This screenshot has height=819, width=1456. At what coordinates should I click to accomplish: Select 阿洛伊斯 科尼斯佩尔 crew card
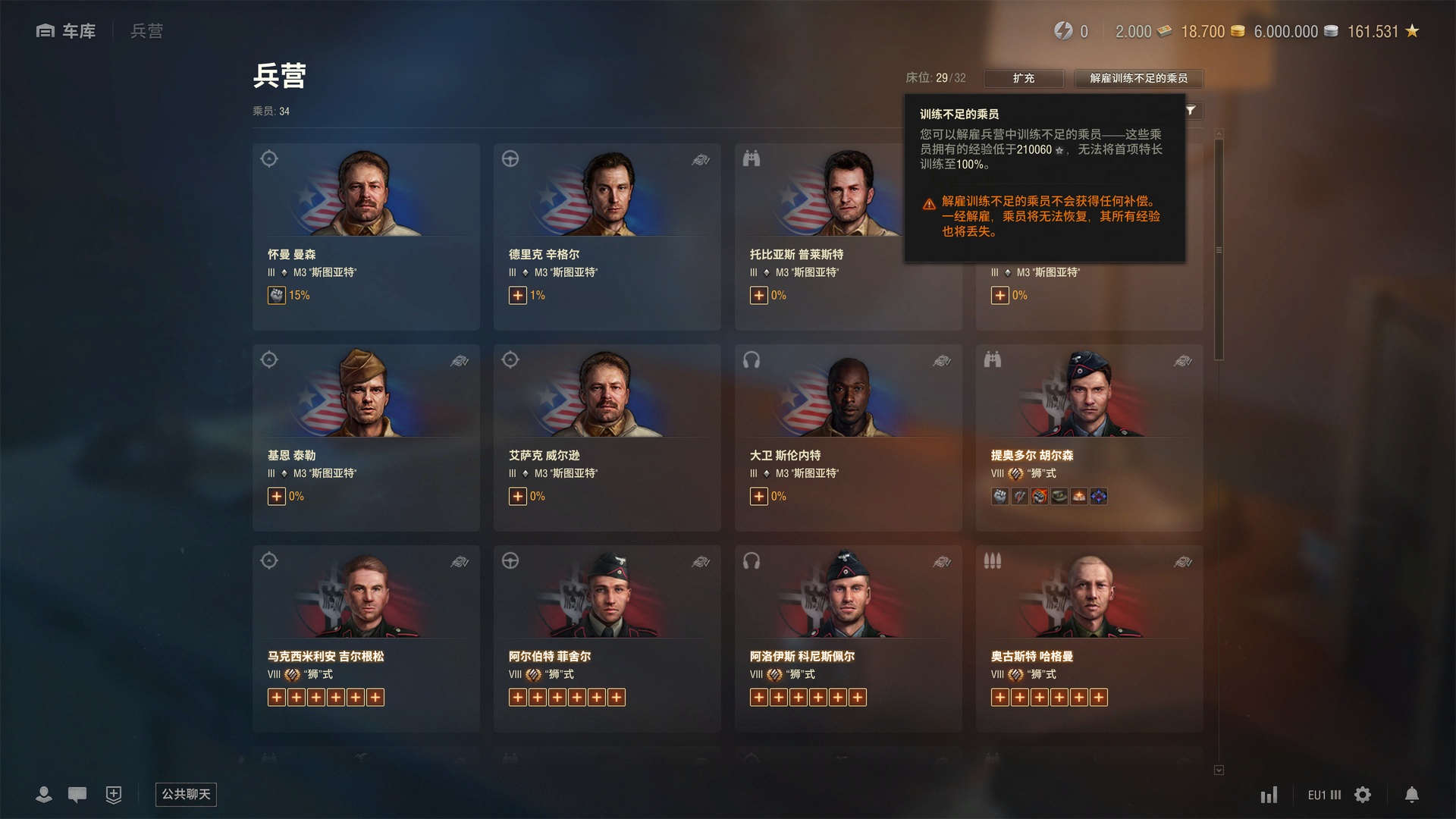pos(848,638)
